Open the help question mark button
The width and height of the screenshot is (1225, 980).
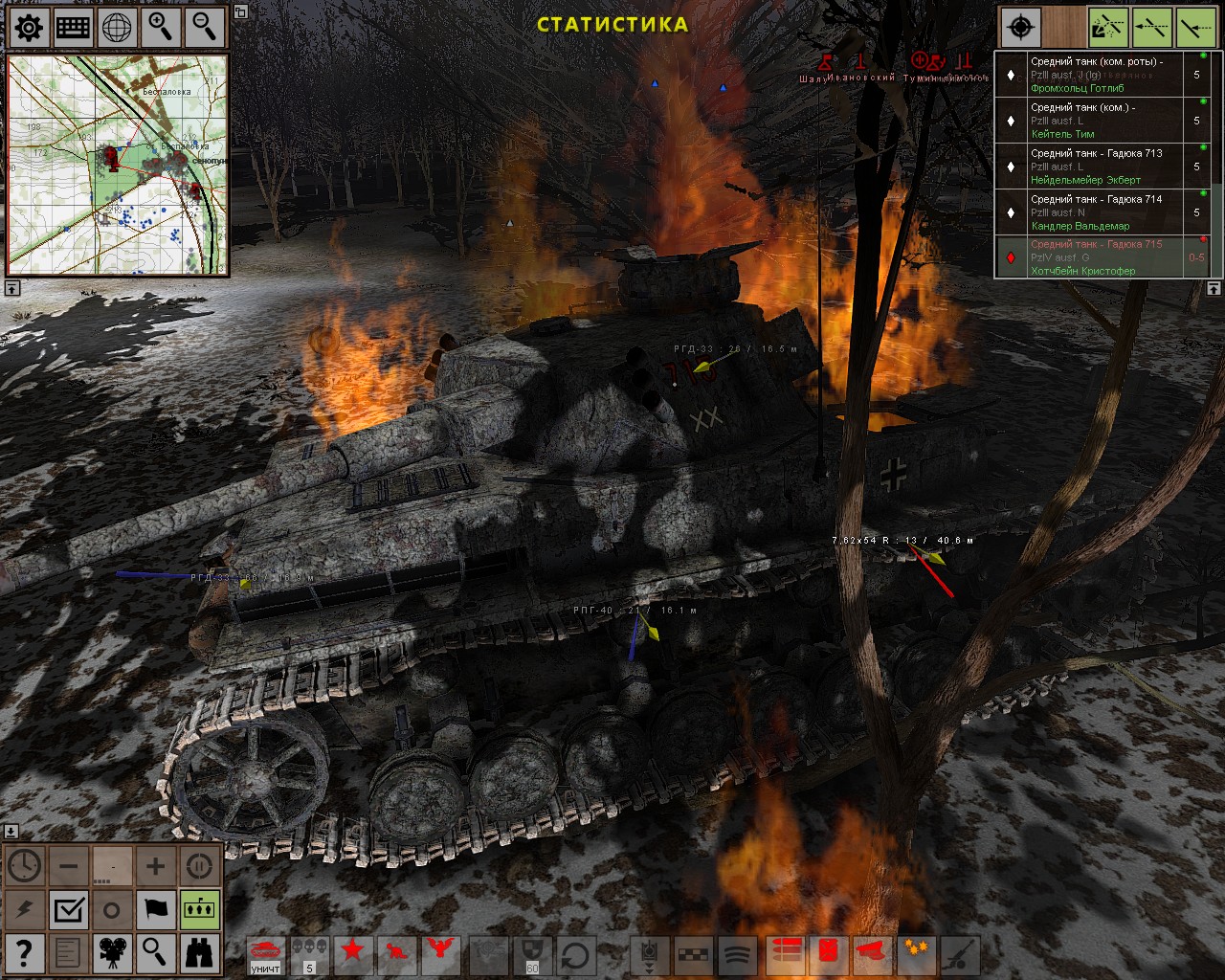(x=24, y=953)
